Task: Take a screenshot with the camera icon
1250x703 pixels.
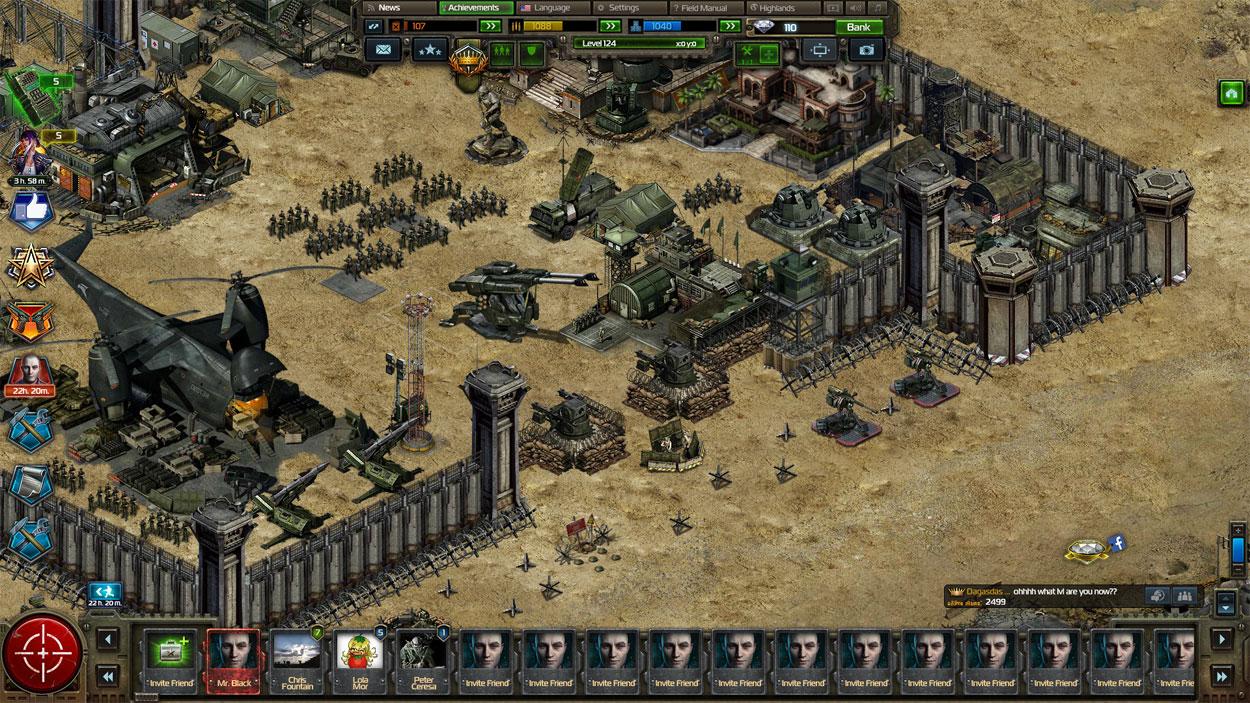Action: pyautogui.click(x=866, y=49)
